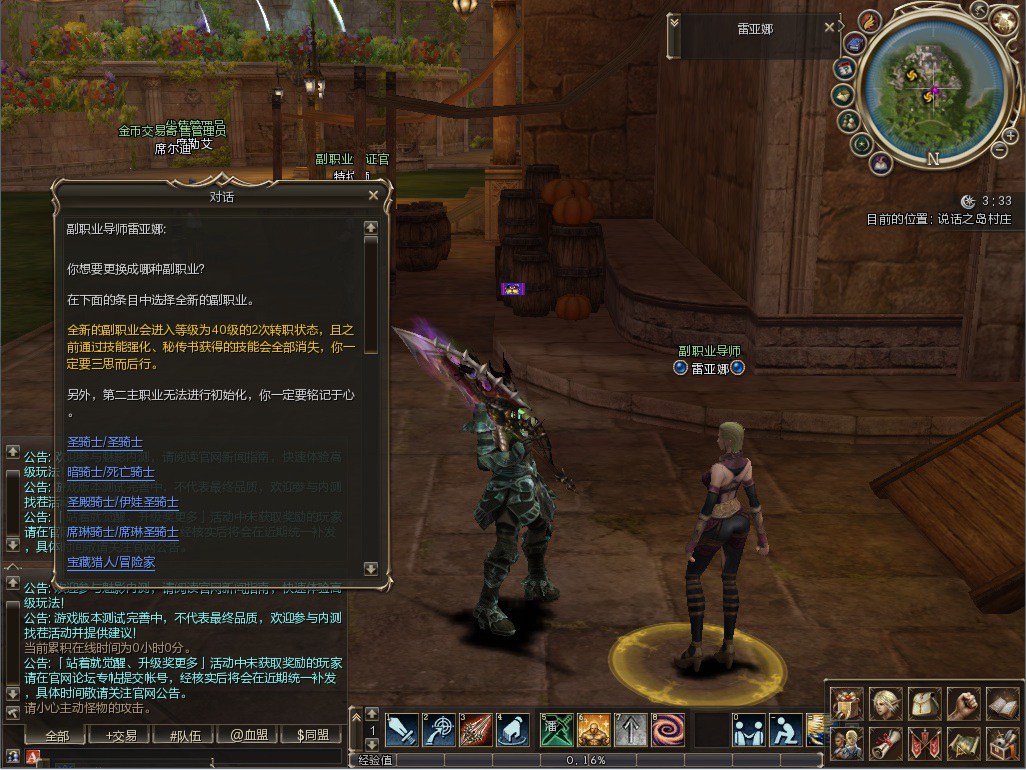
Task: Use the pink spiral skill in hotbar slot 8
Action: [667, 730]
